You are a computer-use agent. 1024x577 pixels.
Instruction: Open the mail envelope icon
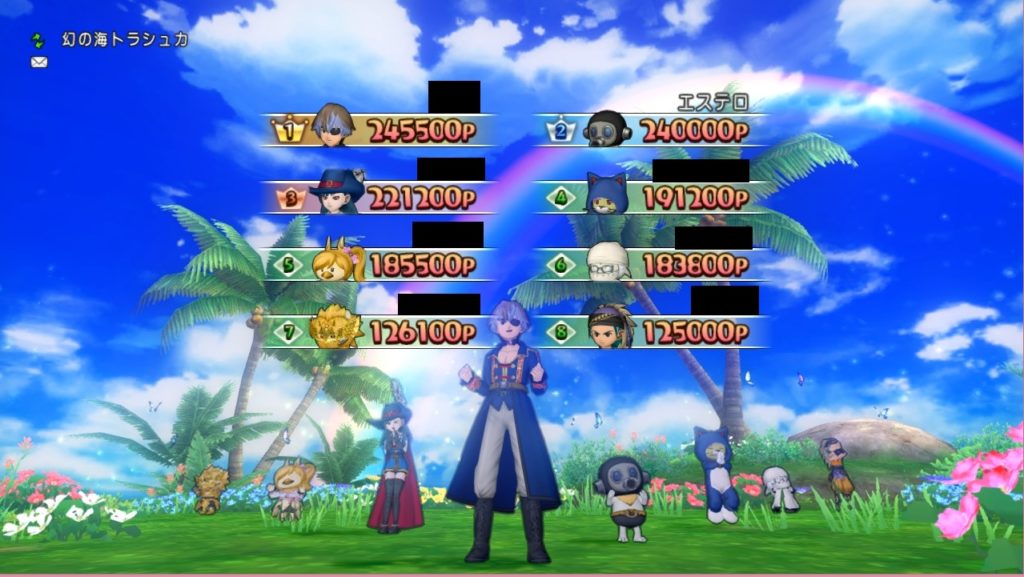(39, 62)
